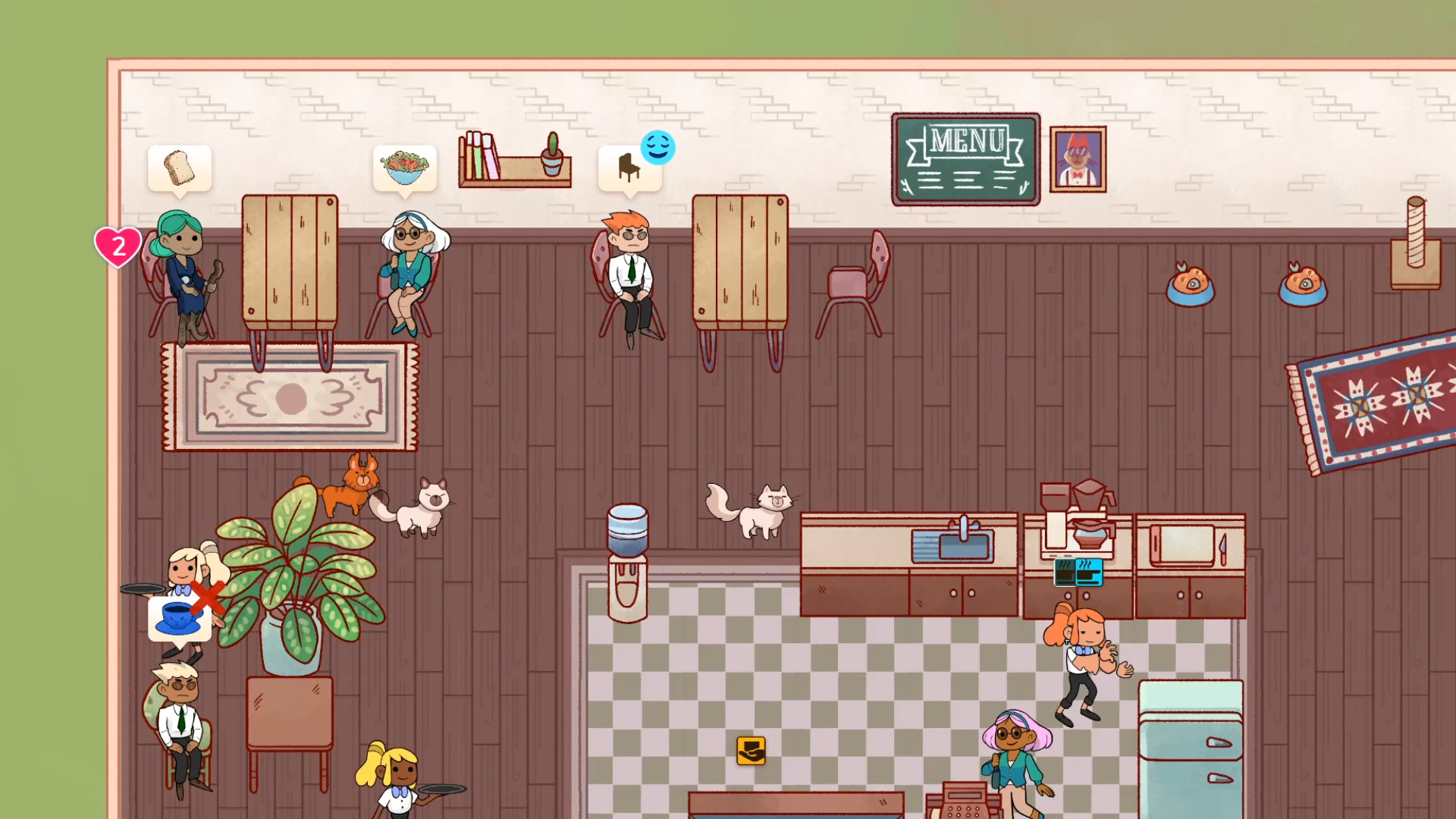
Task: Tap the relieved face emoji beside chair bubble
Action: [x=658, y=148]
